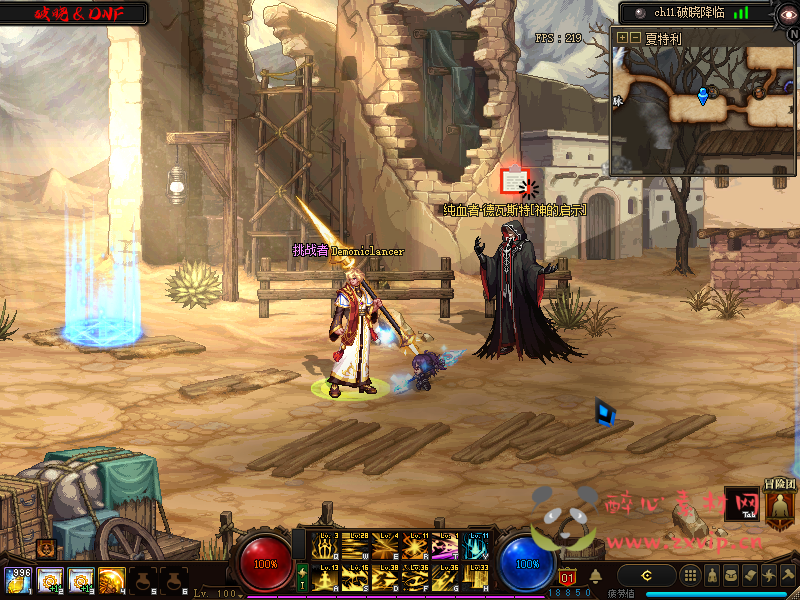Click the coin shop button

[646, 576]
